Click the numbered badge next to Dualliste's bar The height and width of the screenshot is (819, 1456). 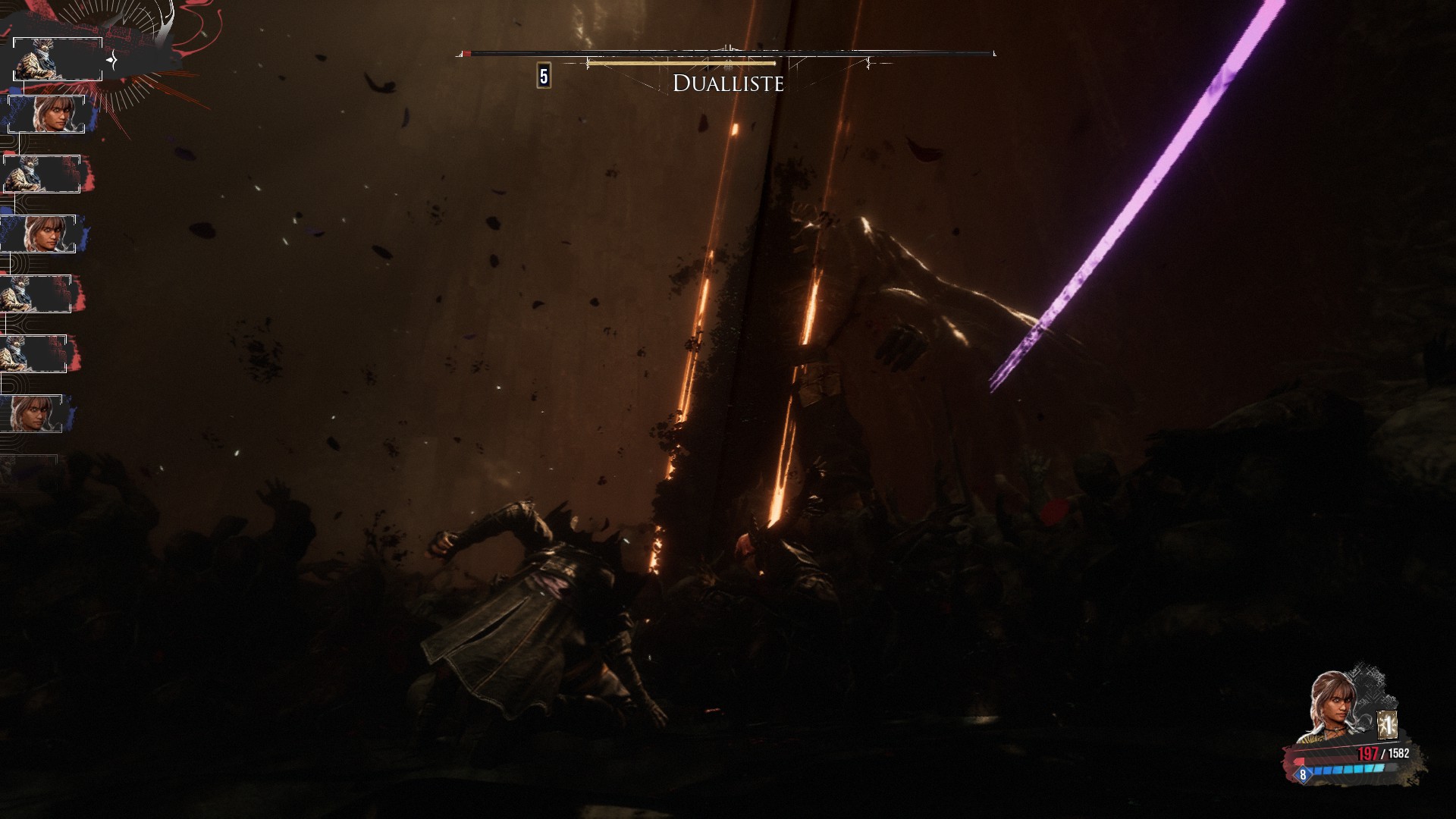pos(544,77)
